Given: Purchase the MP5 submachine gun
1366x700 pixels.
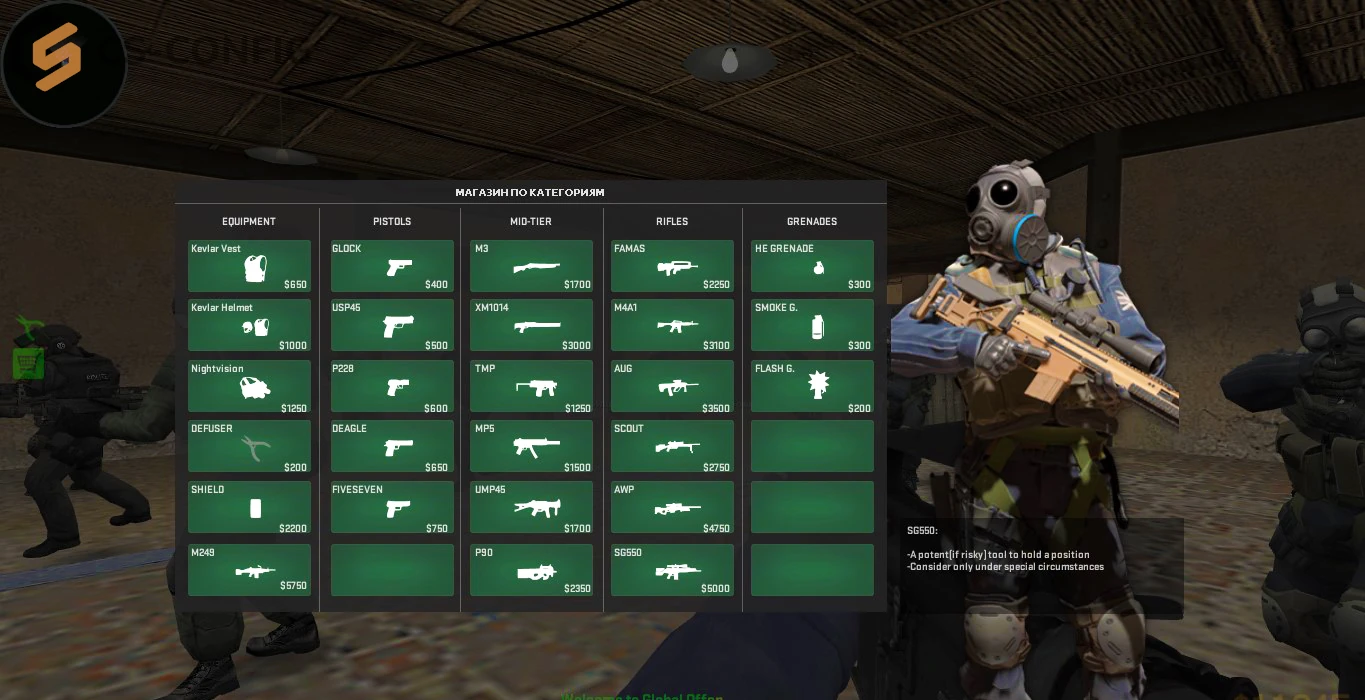Looking at the screenshot, I should [x=531, y=447].
